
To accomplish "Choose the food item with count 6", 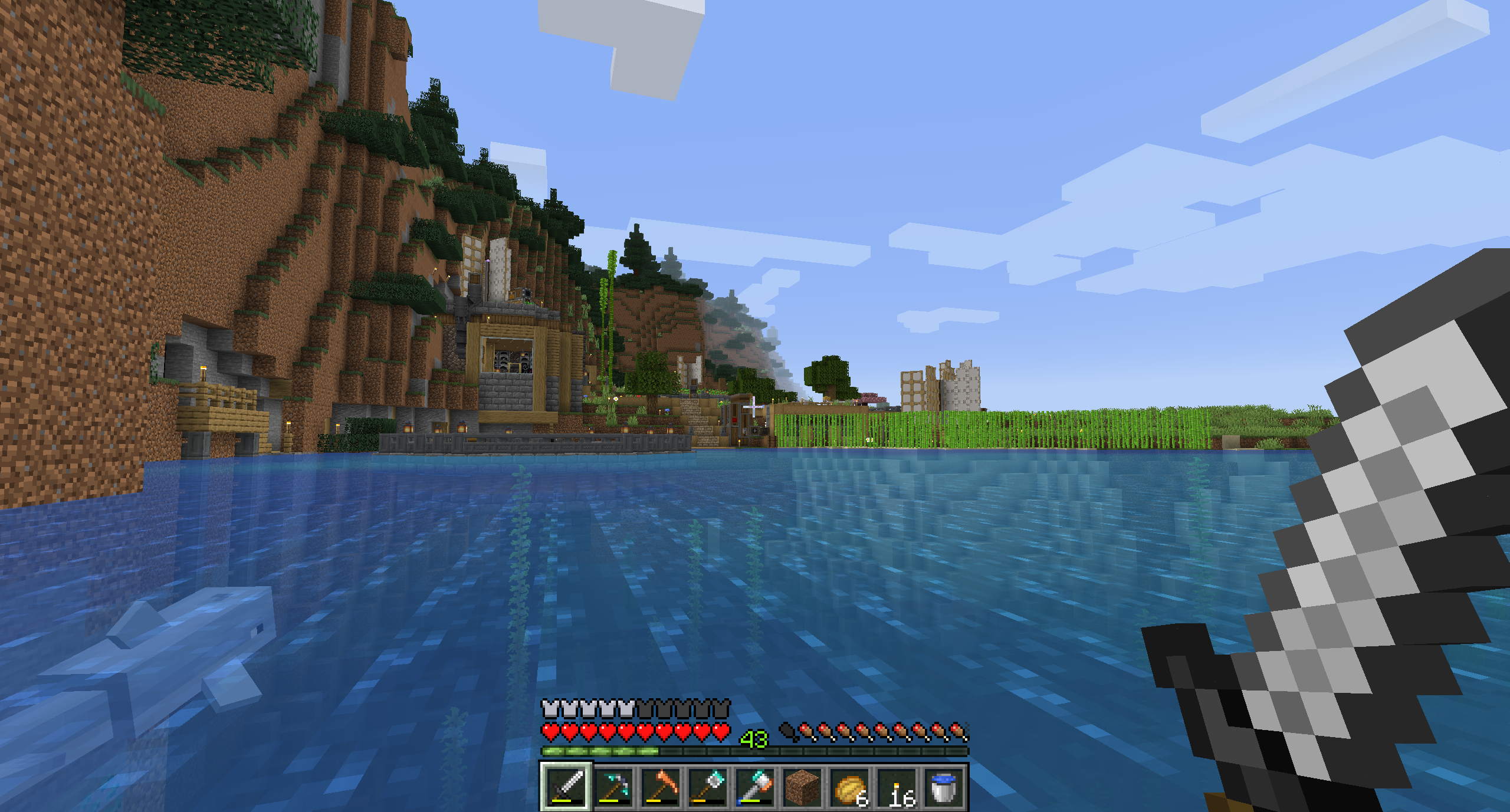I will tap(849, 786).
